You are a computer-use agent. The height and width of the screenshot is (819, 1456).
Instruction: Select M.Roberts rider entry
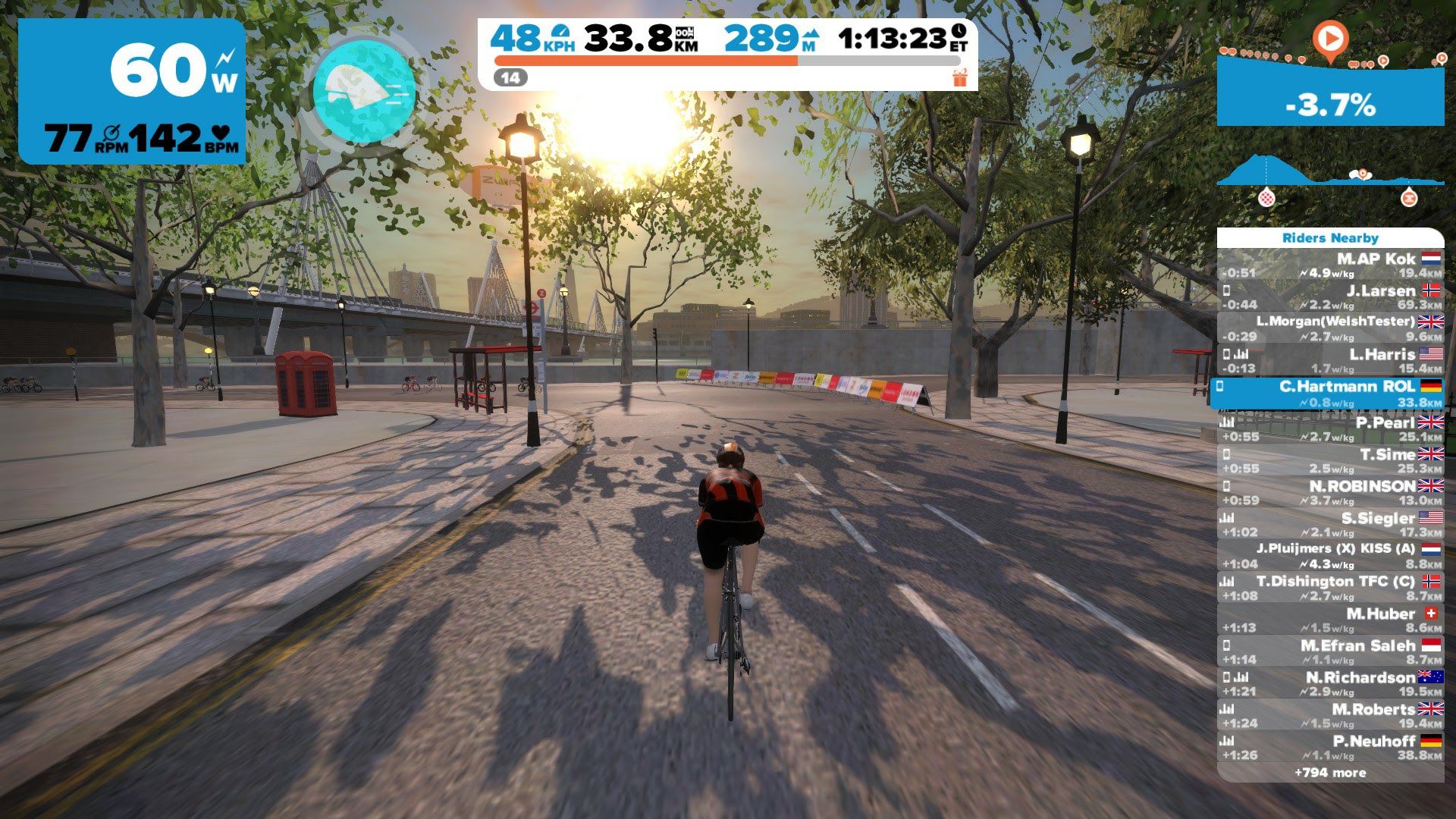tap(1330, 716)
